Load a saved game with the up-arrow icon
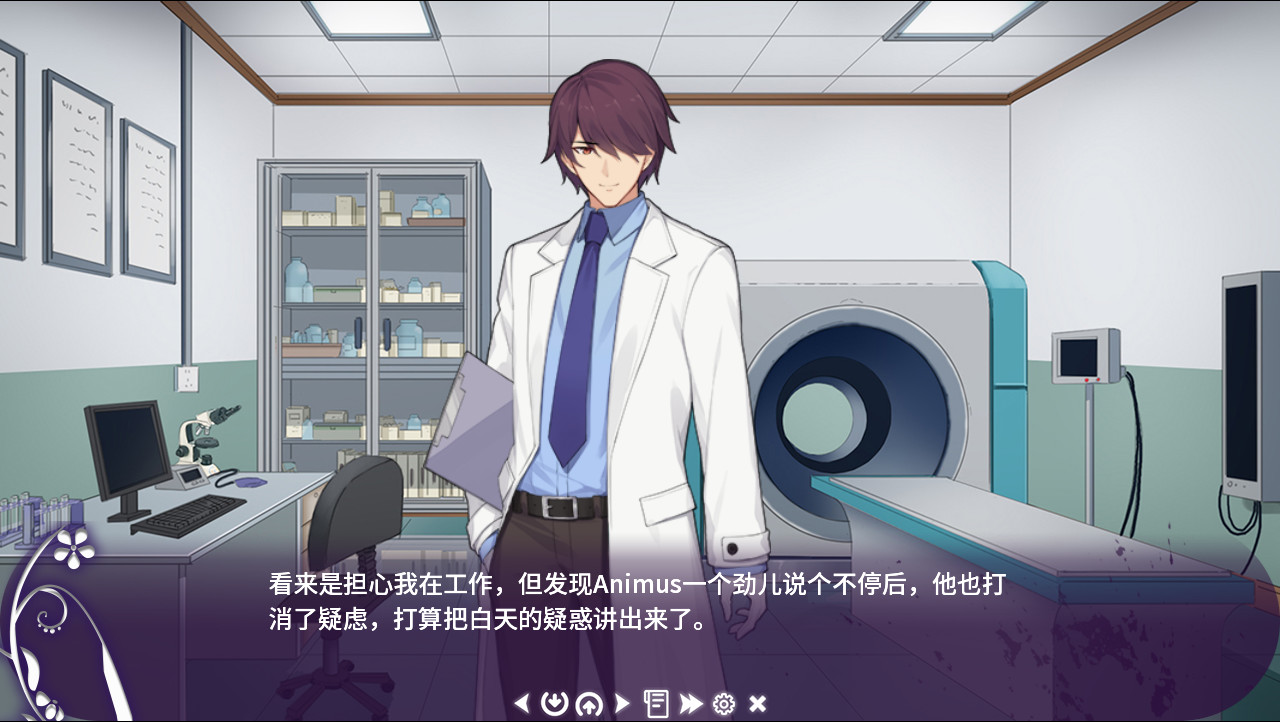Screen dimensions: 1280x722 (x=590, y=705)
